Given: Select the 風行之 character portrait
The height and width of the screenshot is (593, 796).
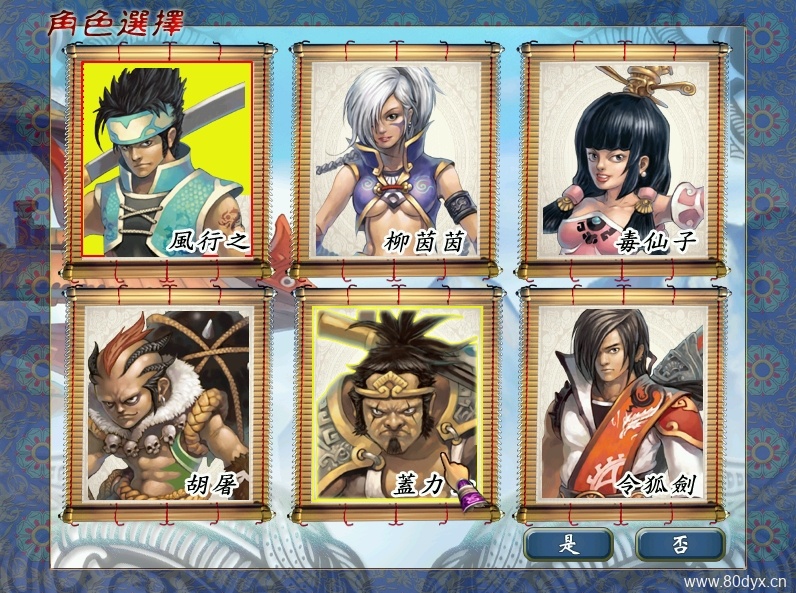Looking at the screenshot, I should click(167, 158).
